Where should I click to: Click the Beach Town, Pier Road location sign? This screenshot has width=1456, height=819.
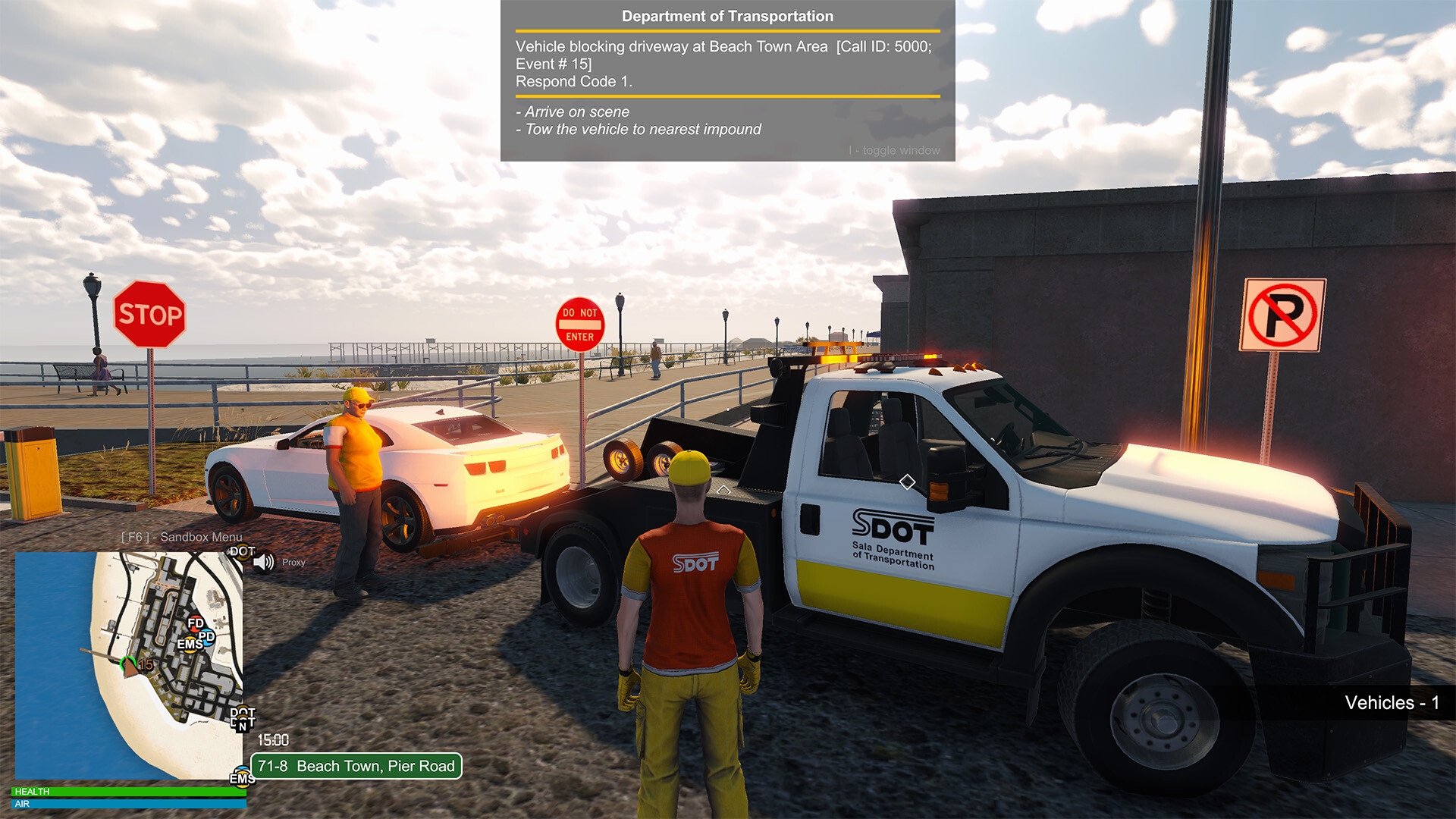coord(356,766)
